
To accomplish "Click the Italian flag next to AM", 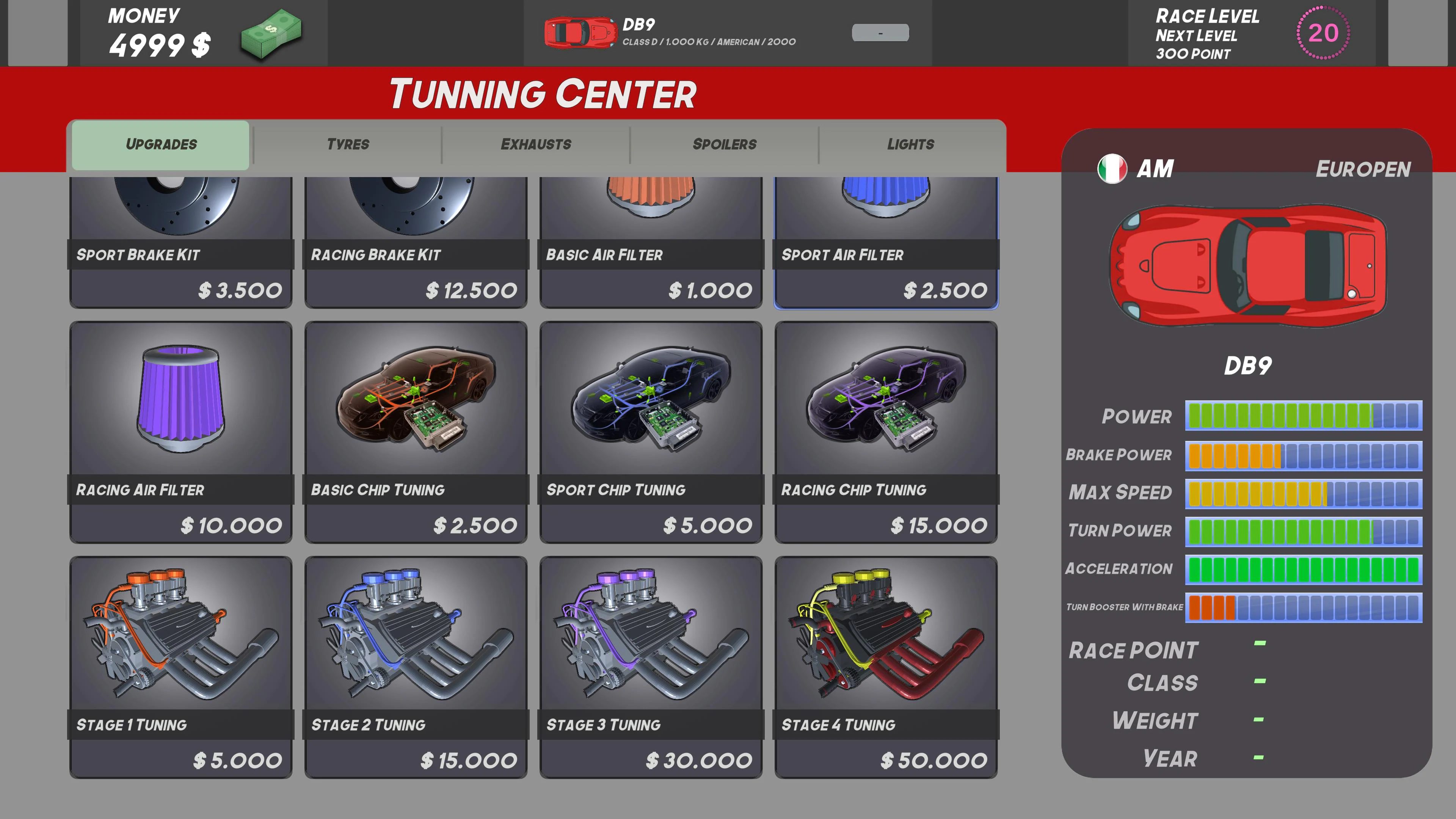I will (x=1112, y=168).
